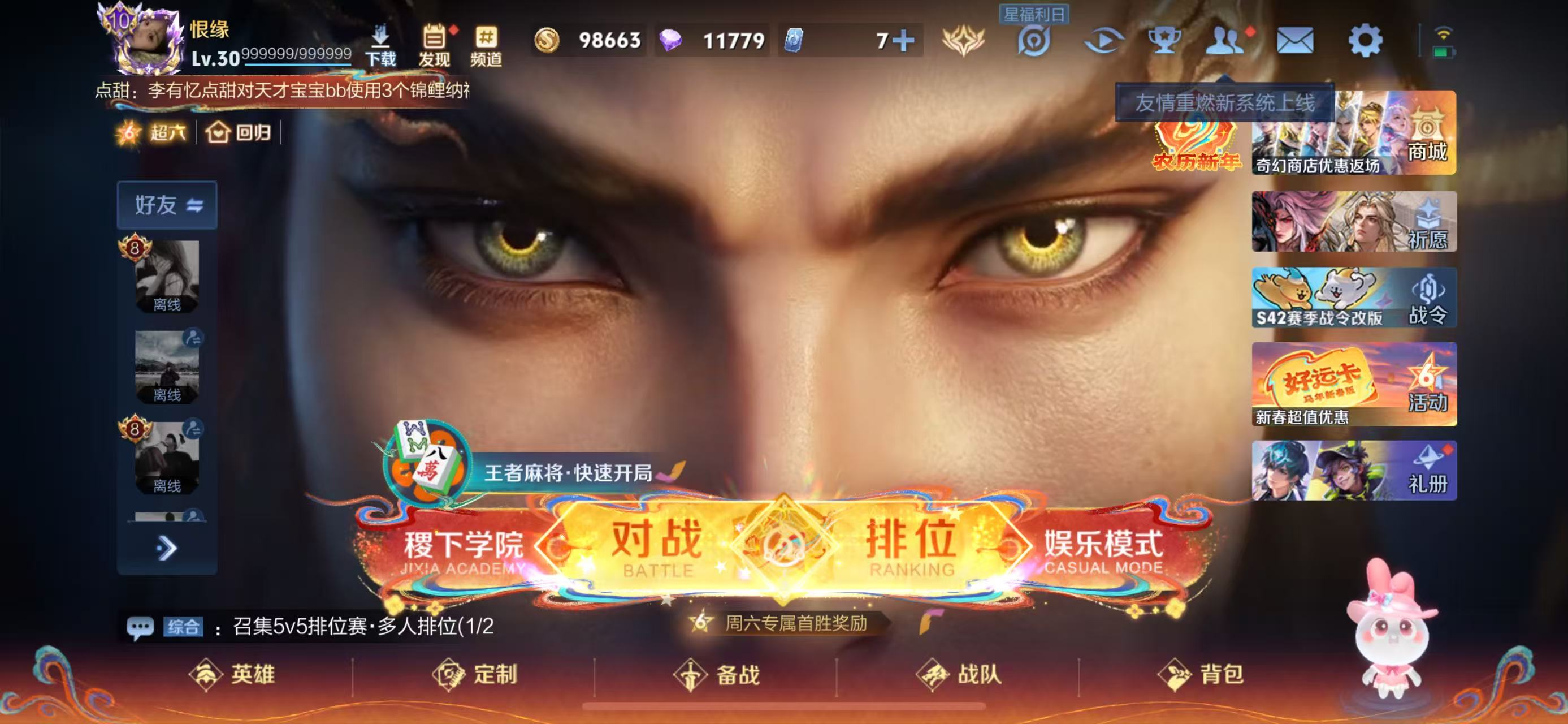Open the 下载 download manager icon
Image resolution: width=1568 pixels, height=724 pixels.
point(380,42)
